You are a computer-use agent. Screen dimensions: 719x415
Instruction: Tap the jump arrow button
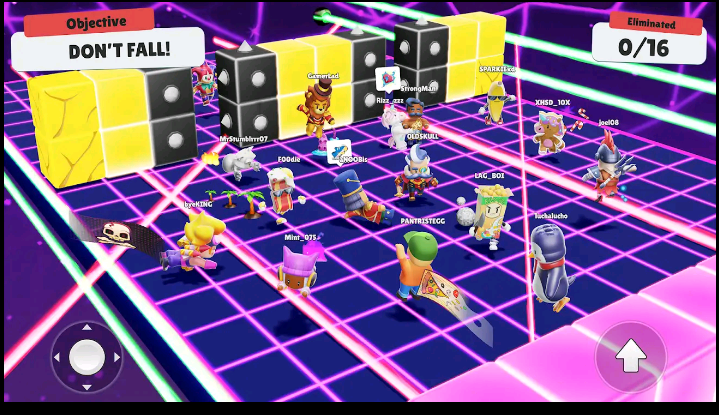click(x=630, y=356)
